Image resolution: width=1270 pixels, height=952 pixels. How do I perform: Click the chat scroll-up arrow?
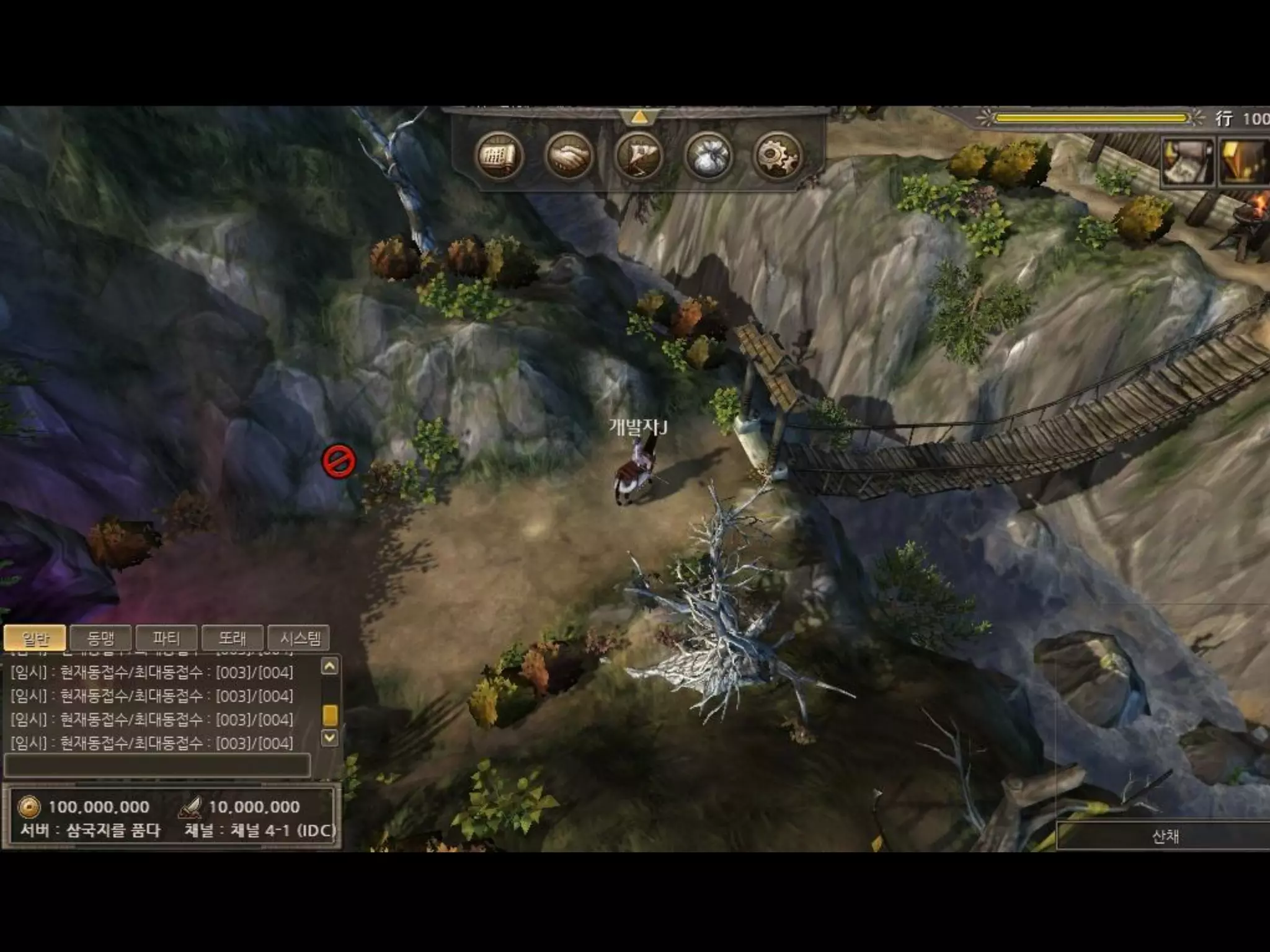click(330, 666)
